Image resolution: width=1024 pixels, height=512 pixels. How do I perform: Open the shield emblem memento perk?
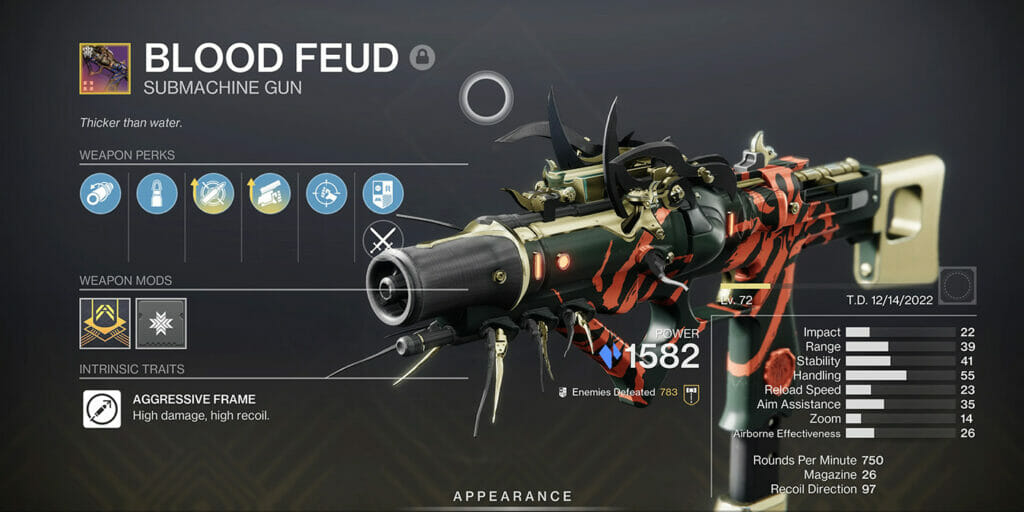[x=383, y=193]
